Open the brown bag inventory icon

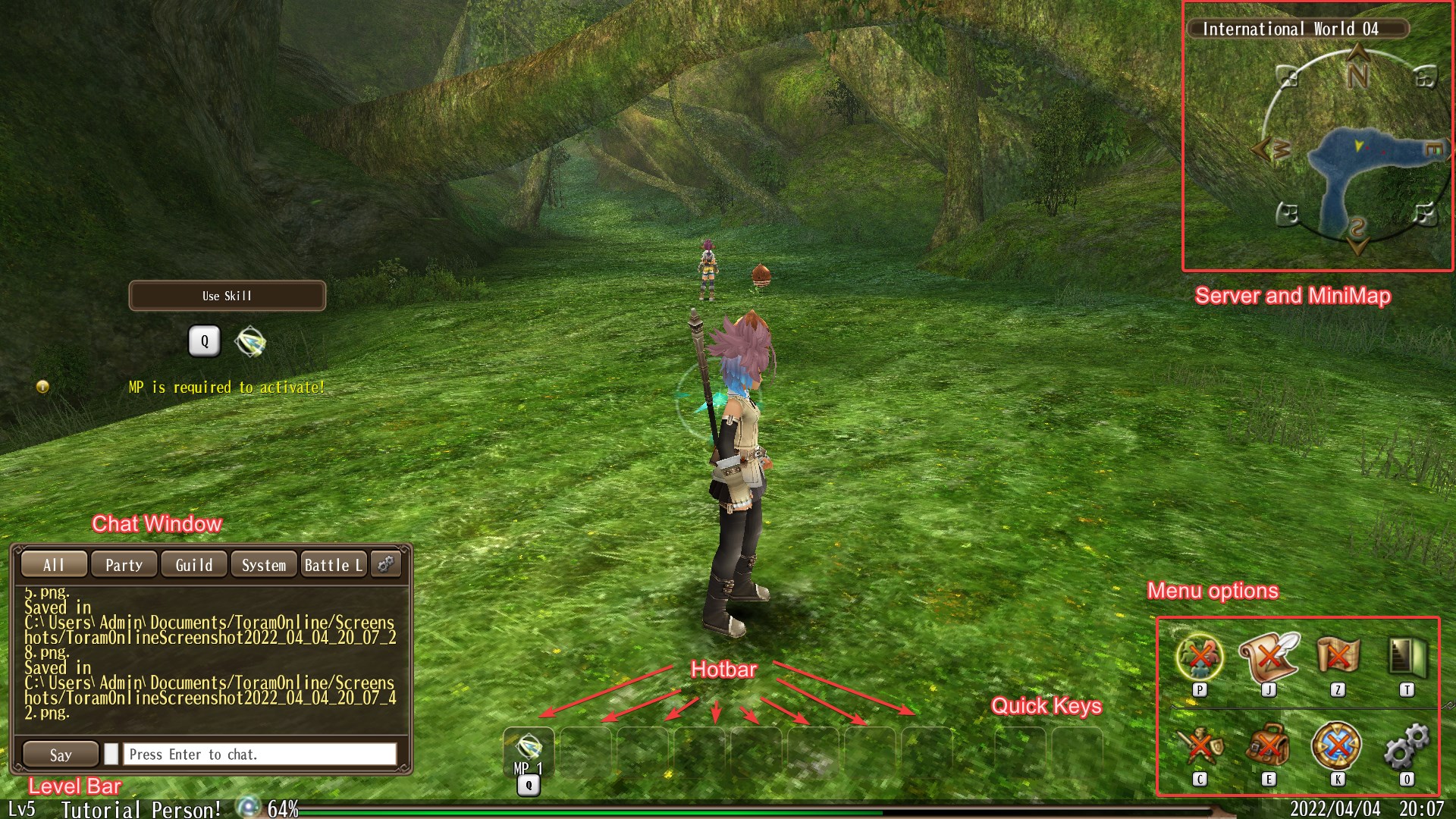[x=1268, y=746]
